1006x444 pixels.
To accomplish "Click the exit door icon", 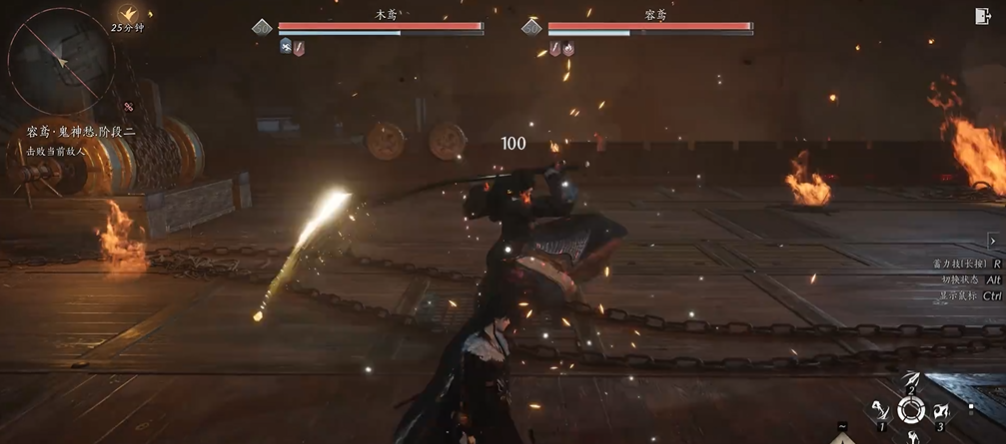I will (x=982, y=16).
